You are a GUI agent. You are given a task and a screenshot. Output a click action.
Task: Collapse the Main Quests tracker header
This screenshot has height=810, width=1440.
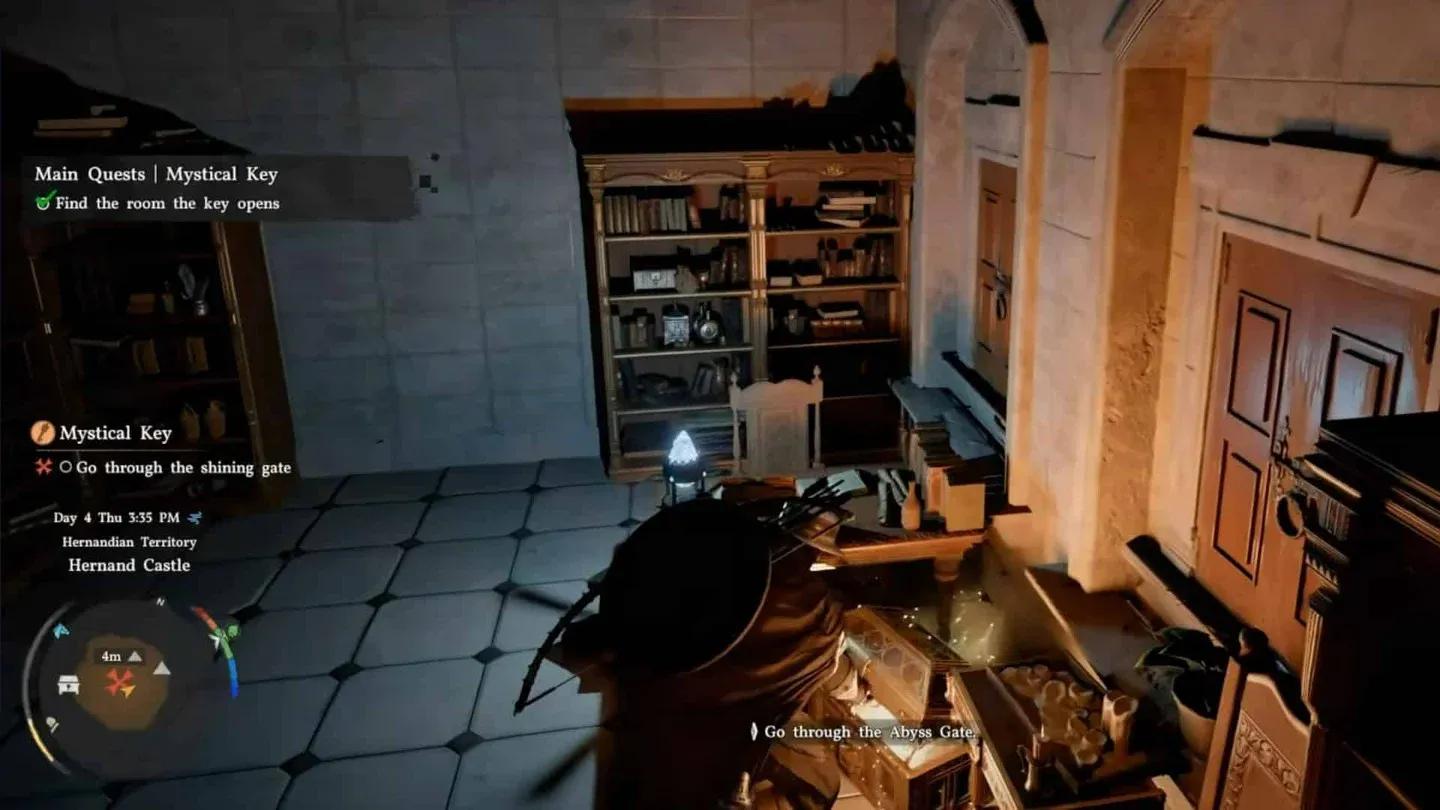pos(89,174)
